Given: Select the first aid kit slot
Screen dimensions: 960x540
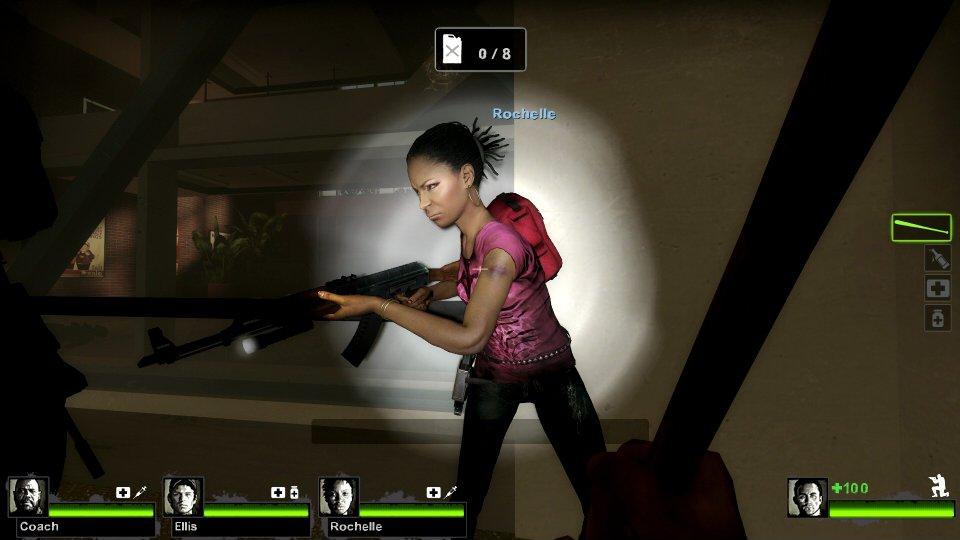Looking at the screenshot, I should point(937,289).
